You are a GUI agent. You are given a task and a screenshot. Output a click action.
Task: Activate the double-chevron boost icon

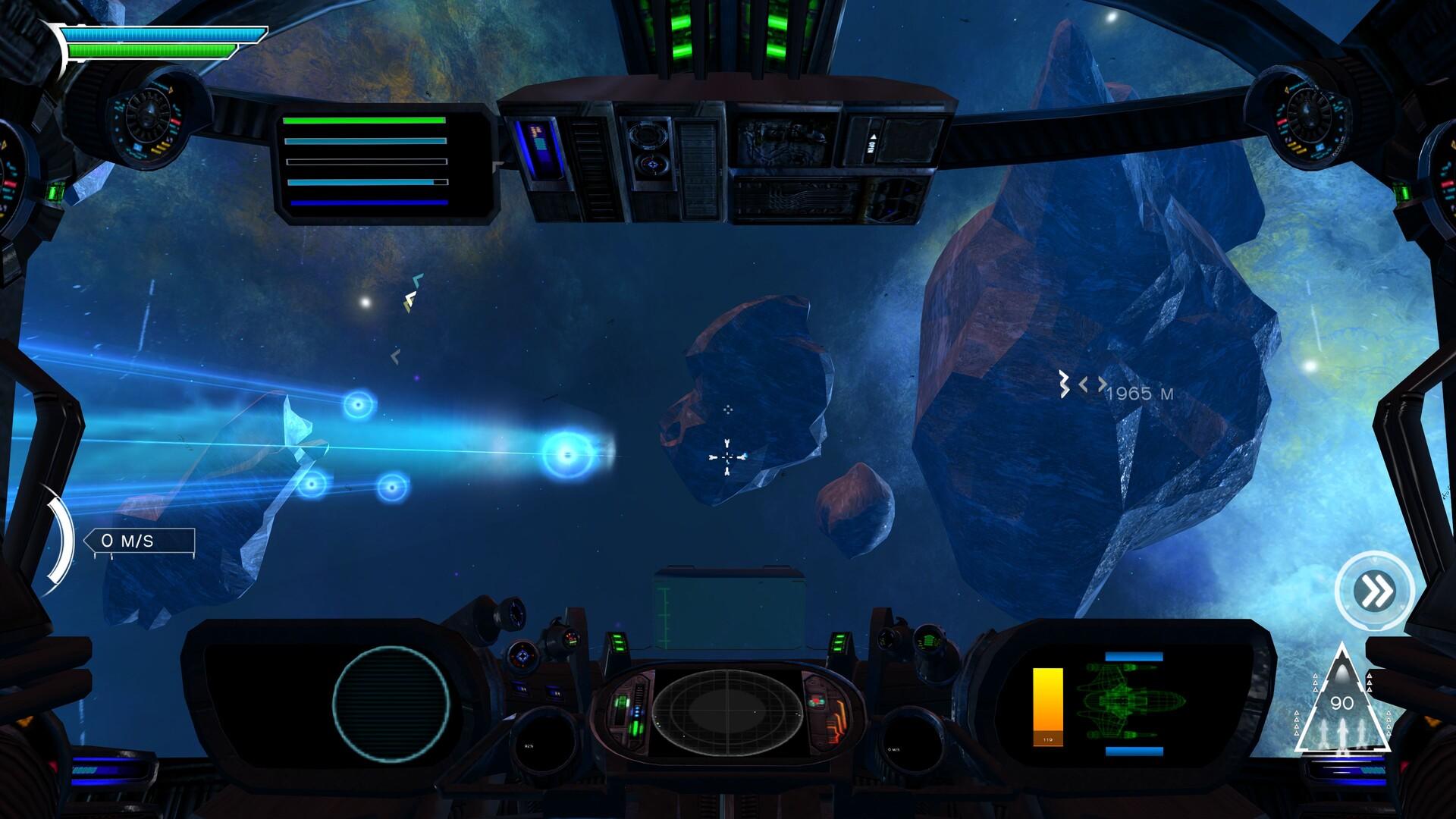tap(1374, 591)
